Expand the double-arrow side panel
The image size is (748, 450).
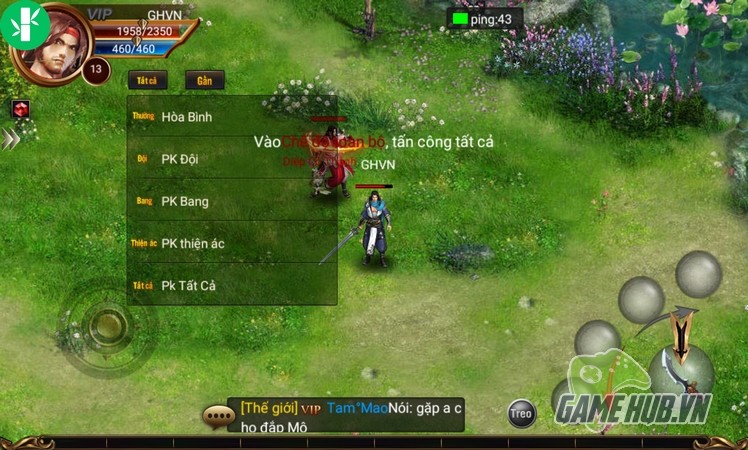click(x=10, y=139)
